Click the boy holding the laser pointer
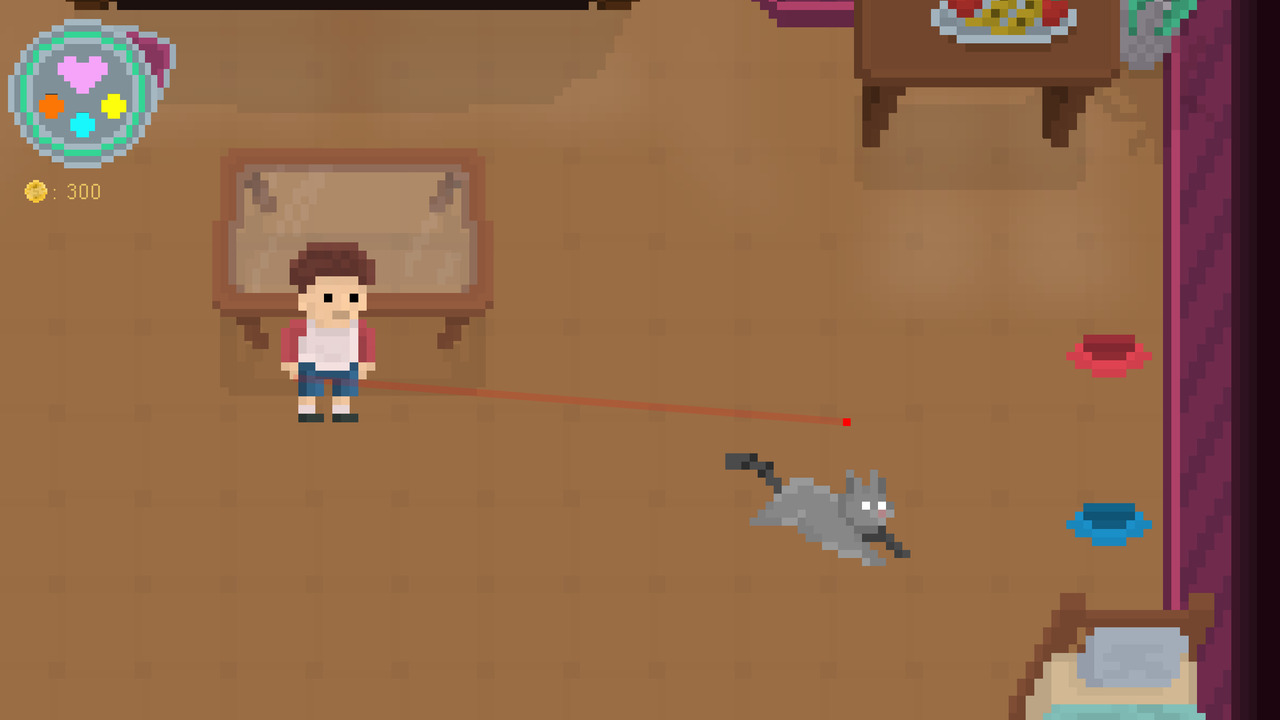Viewport: 1280px width, 720px height. point(330,330)
